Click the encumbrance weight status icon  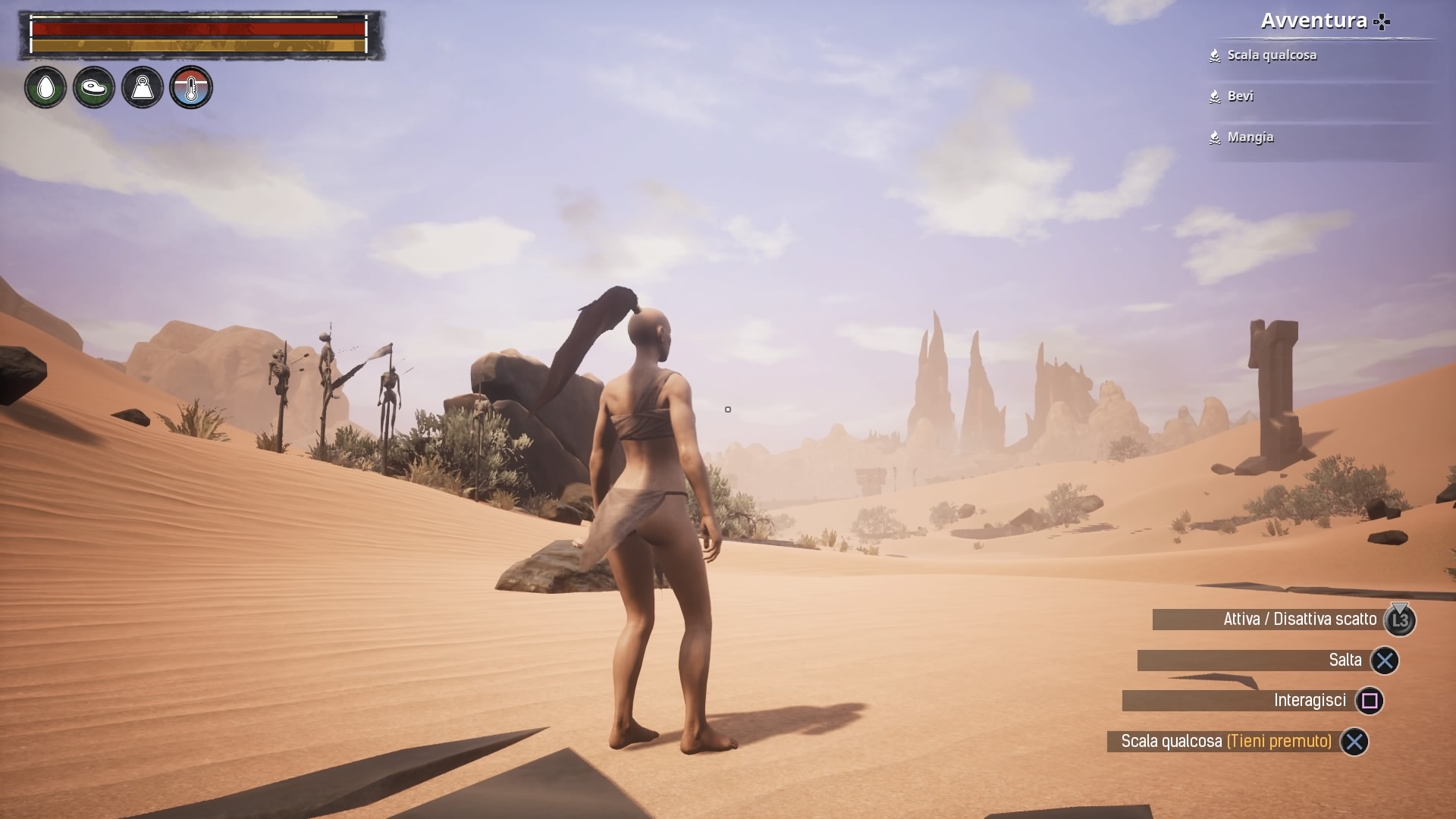(x=143, y=87)
